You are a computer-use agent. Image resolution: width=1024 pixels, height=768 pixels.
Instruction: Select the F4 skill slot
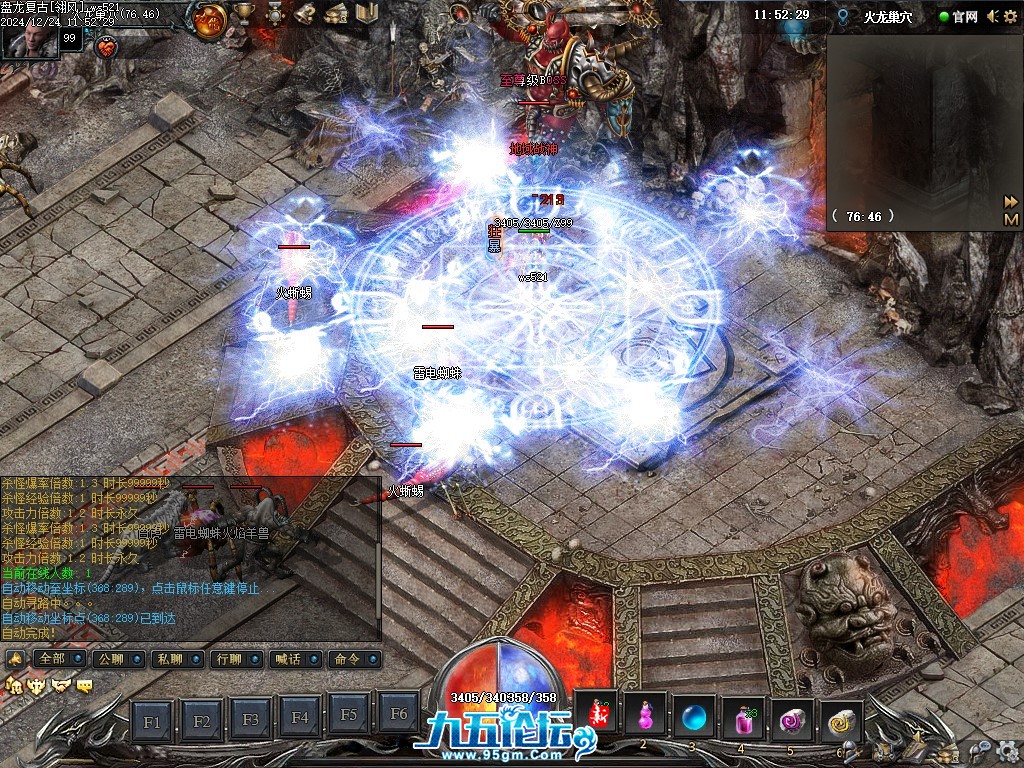pos(300,717)
